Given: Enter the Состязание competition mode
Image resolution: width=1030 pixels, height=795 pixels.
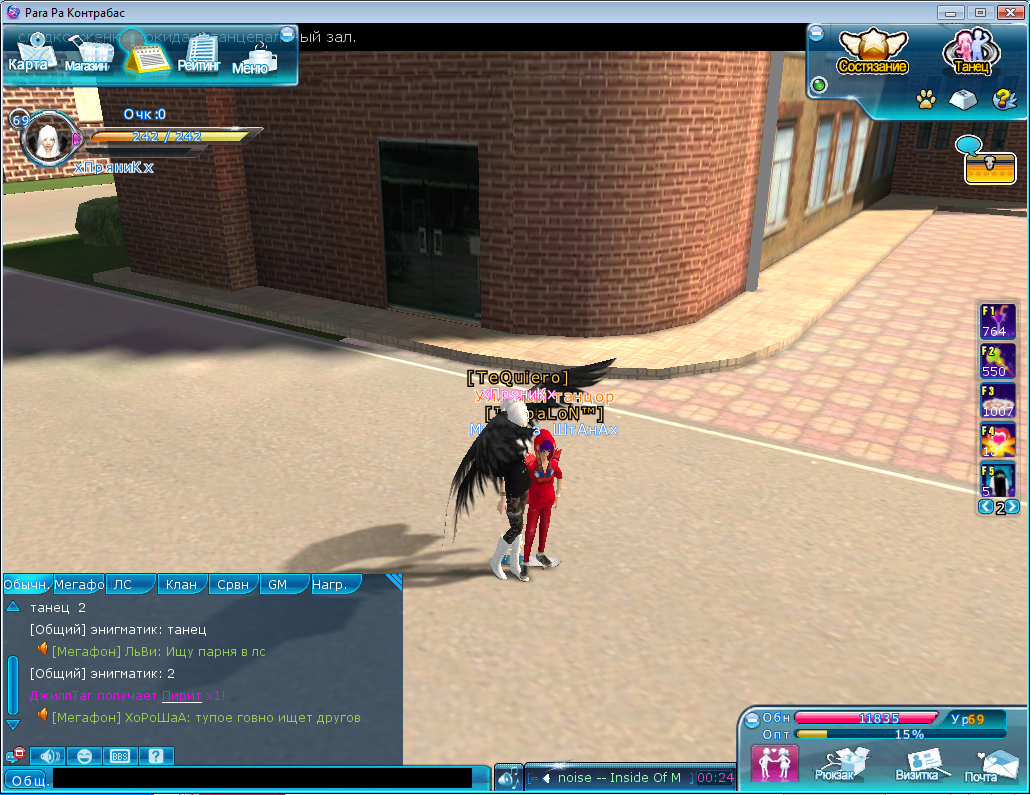Looking at the screenshot, I should tap(872, 52).
